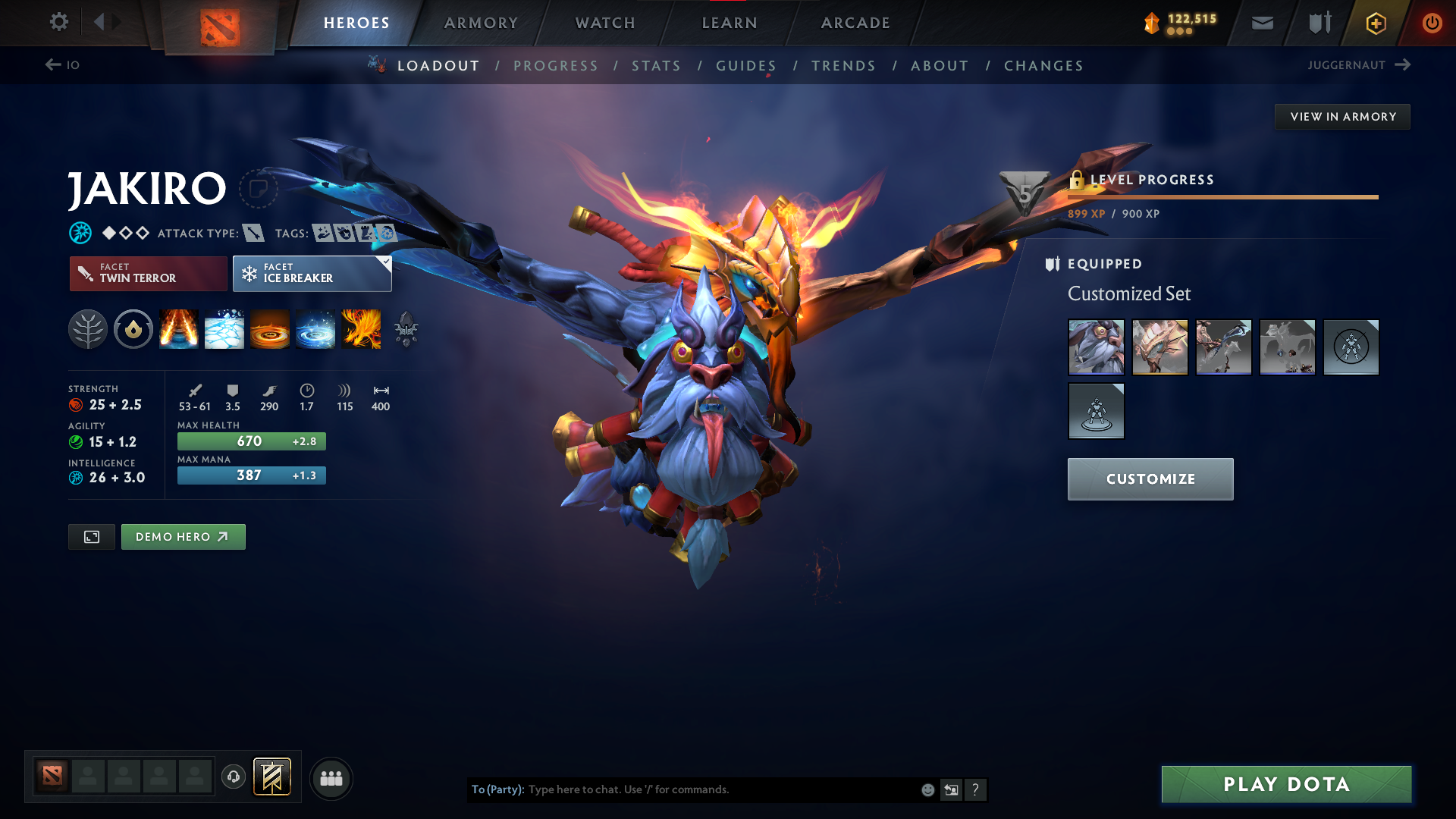Open the emoticon picker in chat
The image size is (1456, 819).
(927, 789)
